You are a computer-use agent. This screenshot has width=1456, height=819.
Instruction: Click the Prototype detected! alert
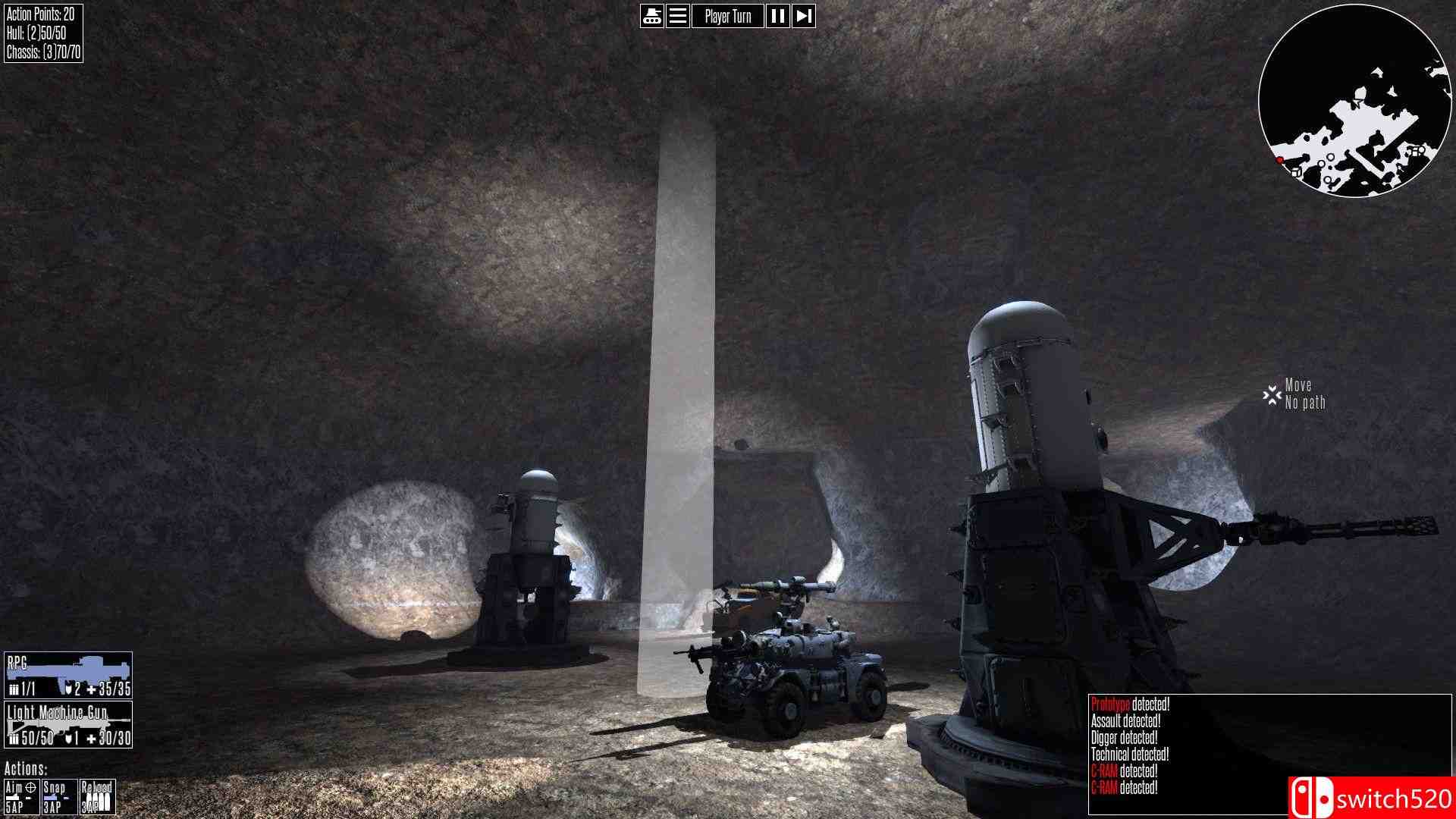pyautogui.click(x=1130, y=703)
